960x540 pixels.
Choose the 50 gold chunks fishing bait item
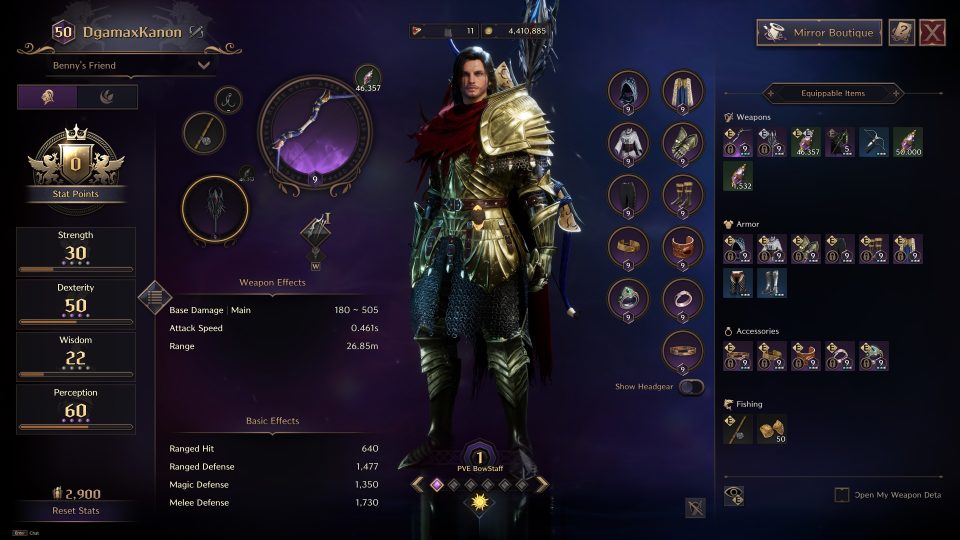771,429
